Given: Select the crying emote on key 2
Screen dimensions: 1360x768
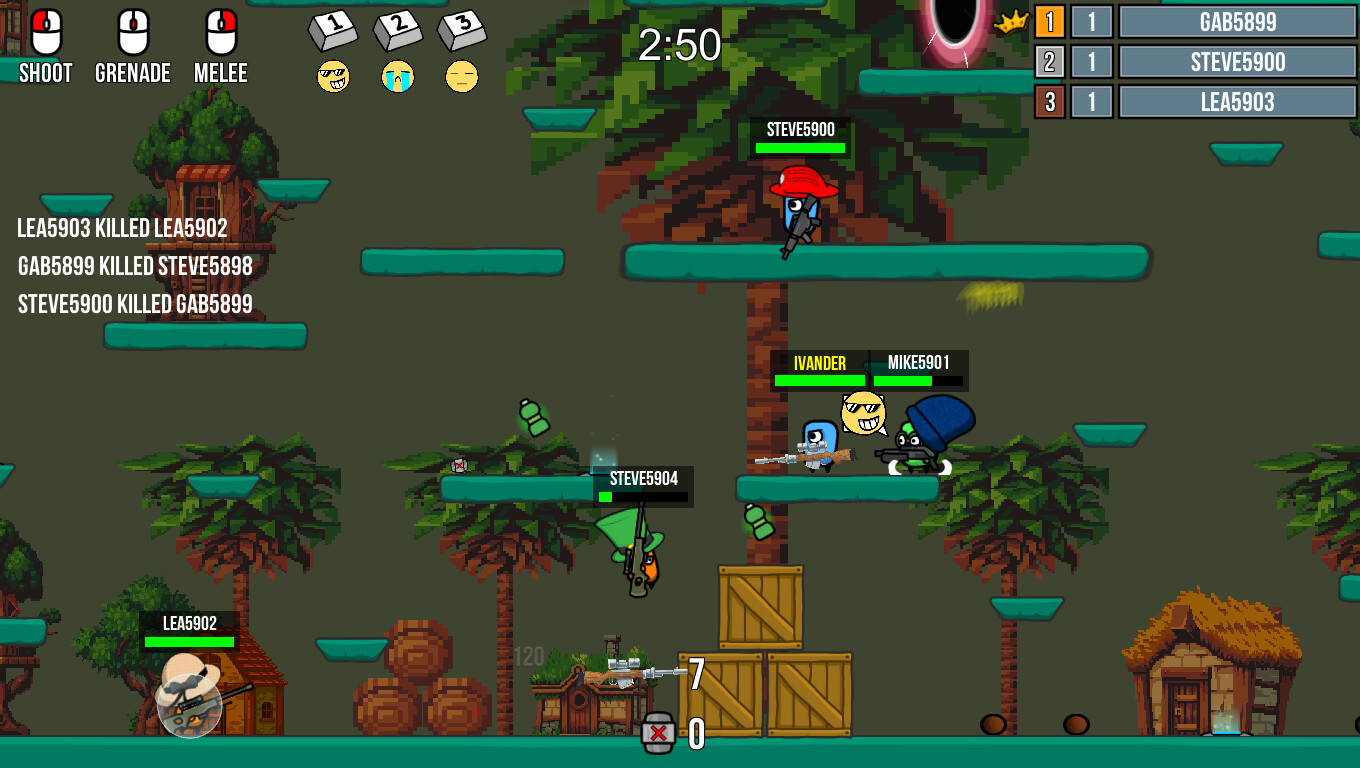Looking at the screenshot, I should coord(399,75).
